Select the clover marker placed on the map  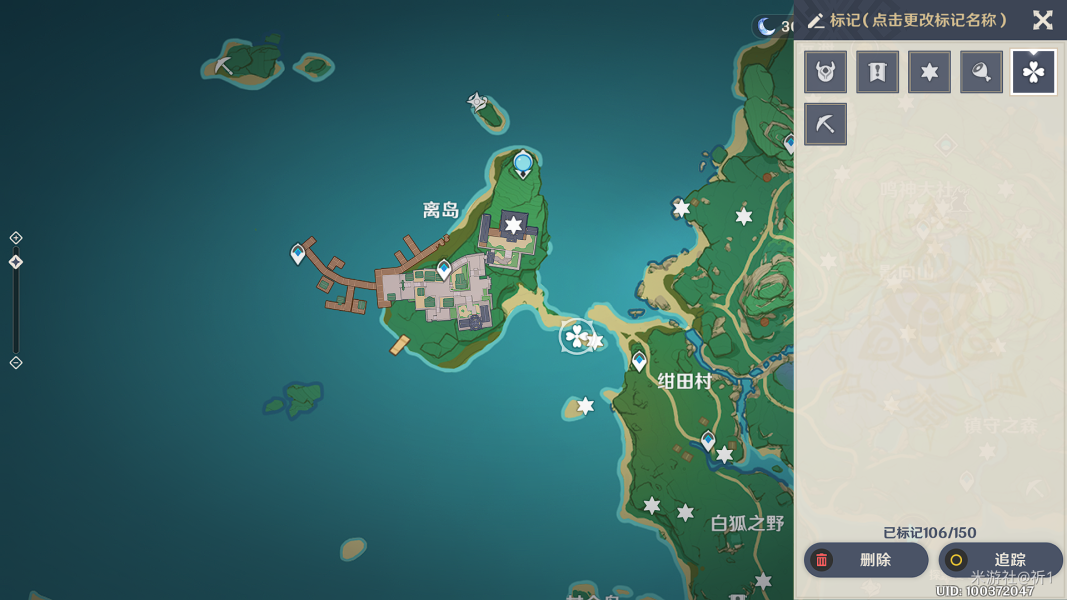click(x=577, y=337)
